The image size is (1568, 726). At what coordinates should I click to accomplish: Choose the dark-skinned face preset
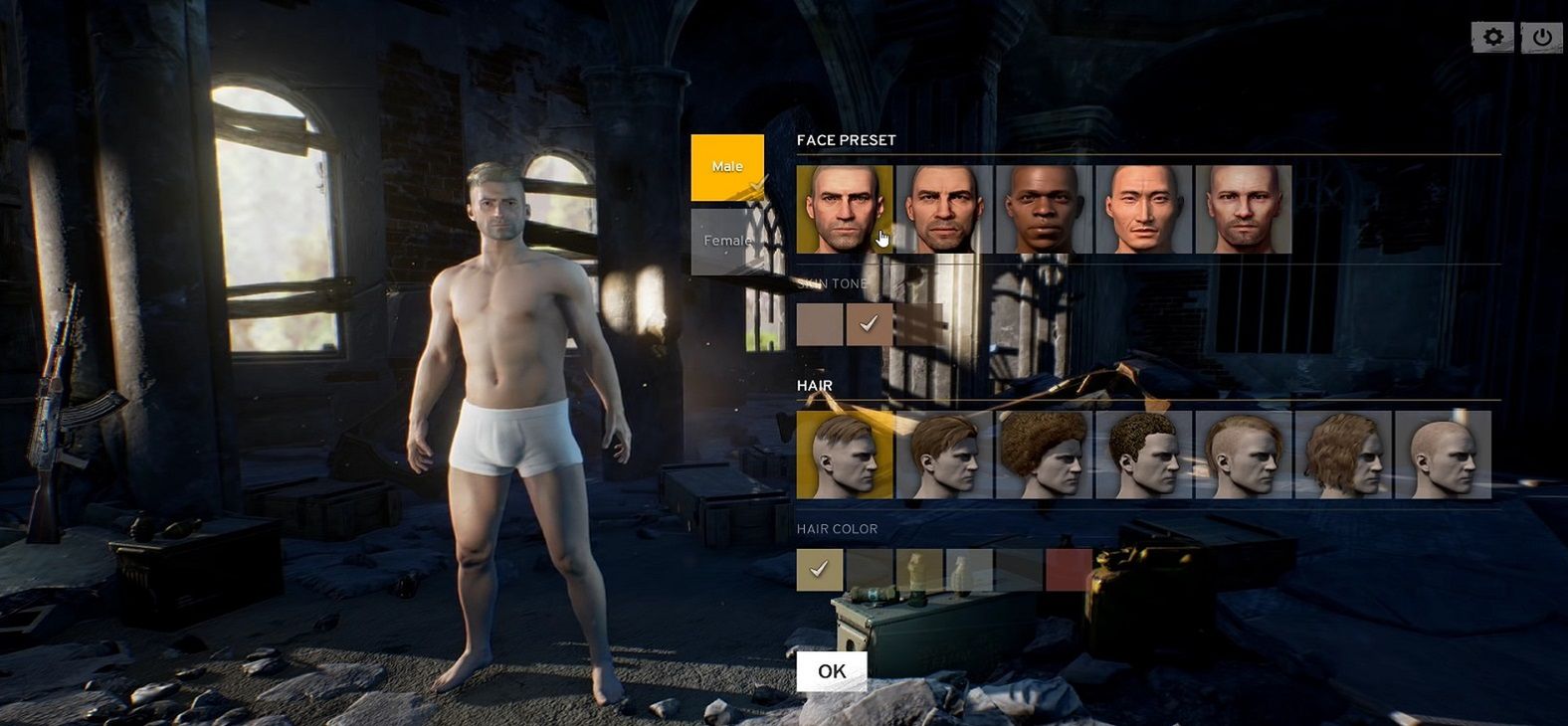[x=1044, y=210]
